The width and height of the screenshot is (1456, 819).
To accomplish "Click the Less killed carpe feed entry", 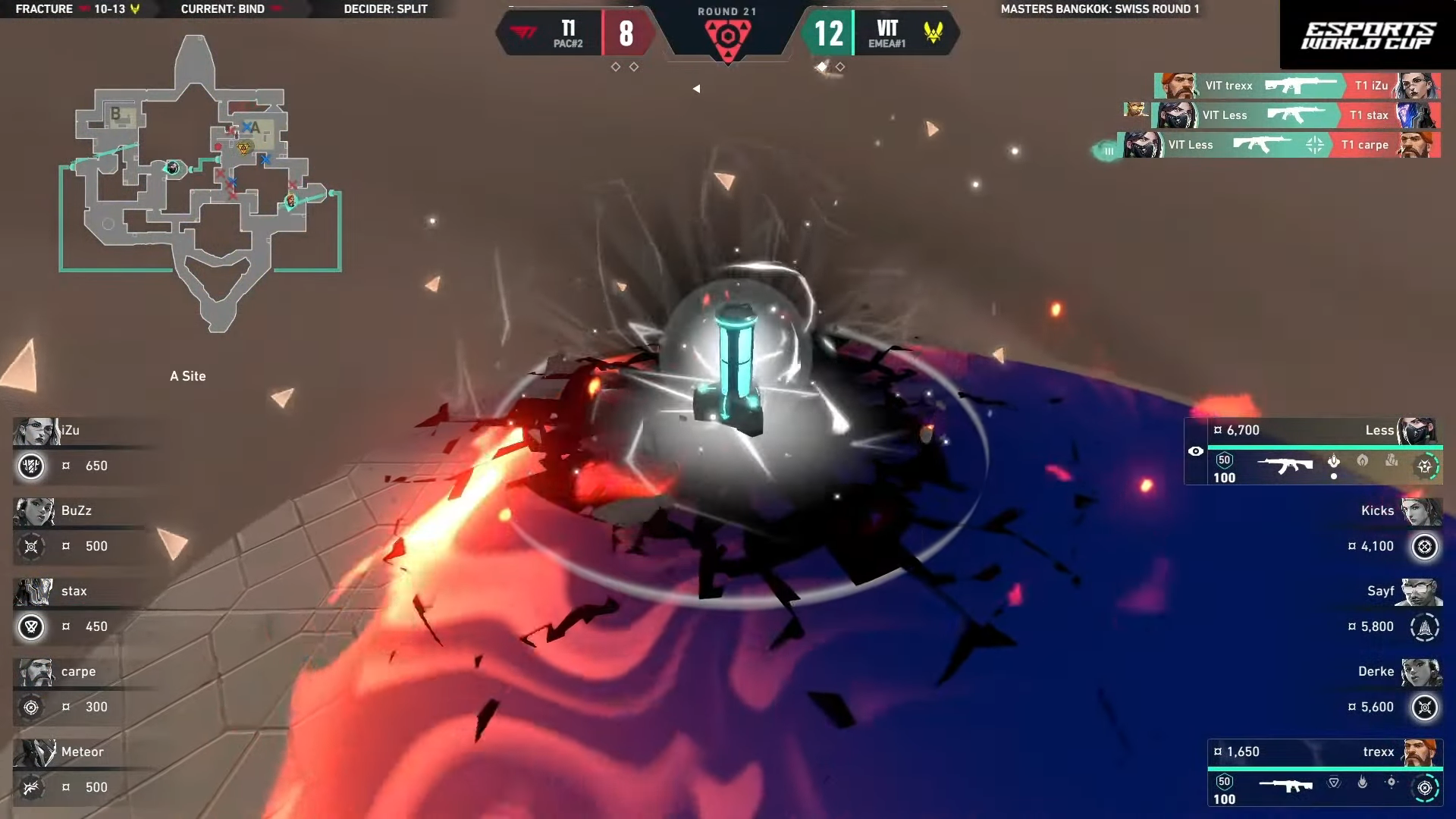I will 1280,145.
